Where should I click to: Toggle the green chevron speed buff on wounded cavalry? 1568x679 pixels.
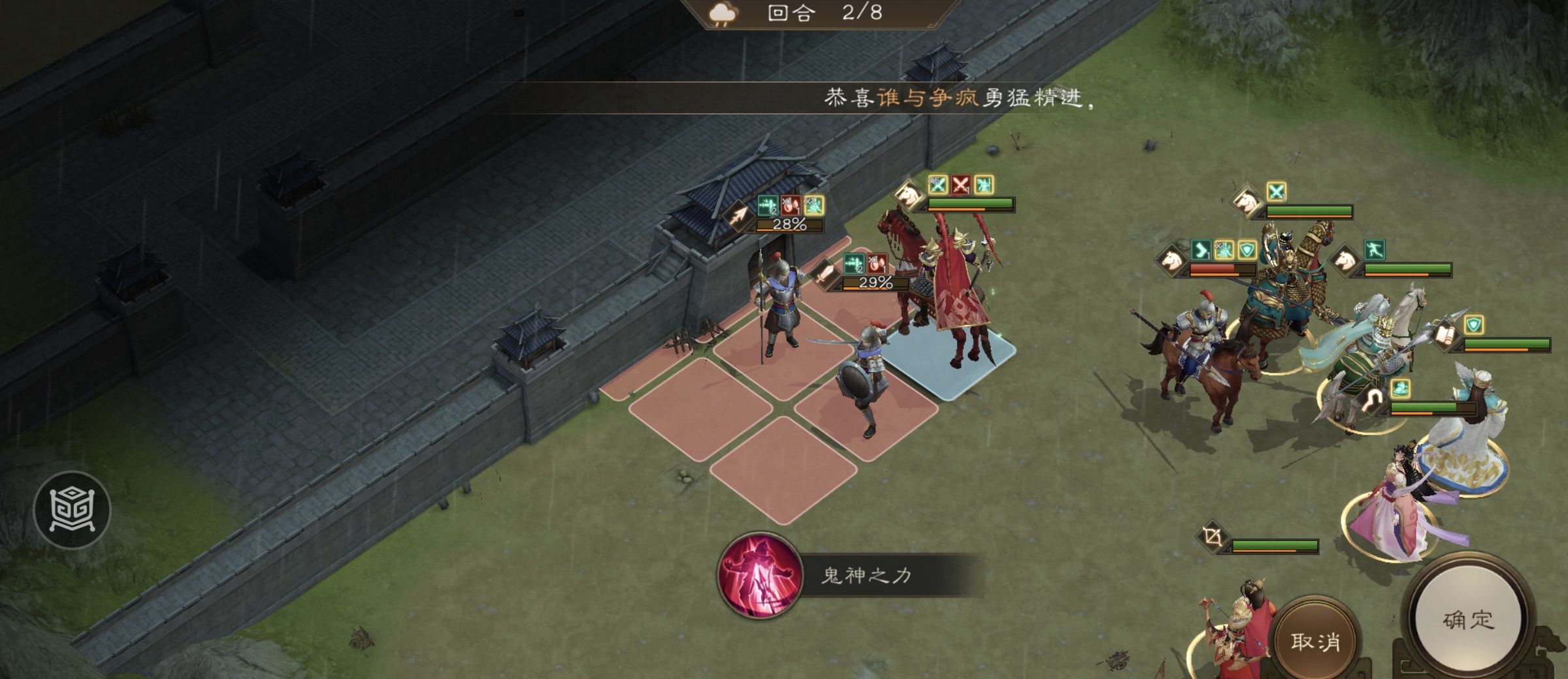(x=1201, y=251)
